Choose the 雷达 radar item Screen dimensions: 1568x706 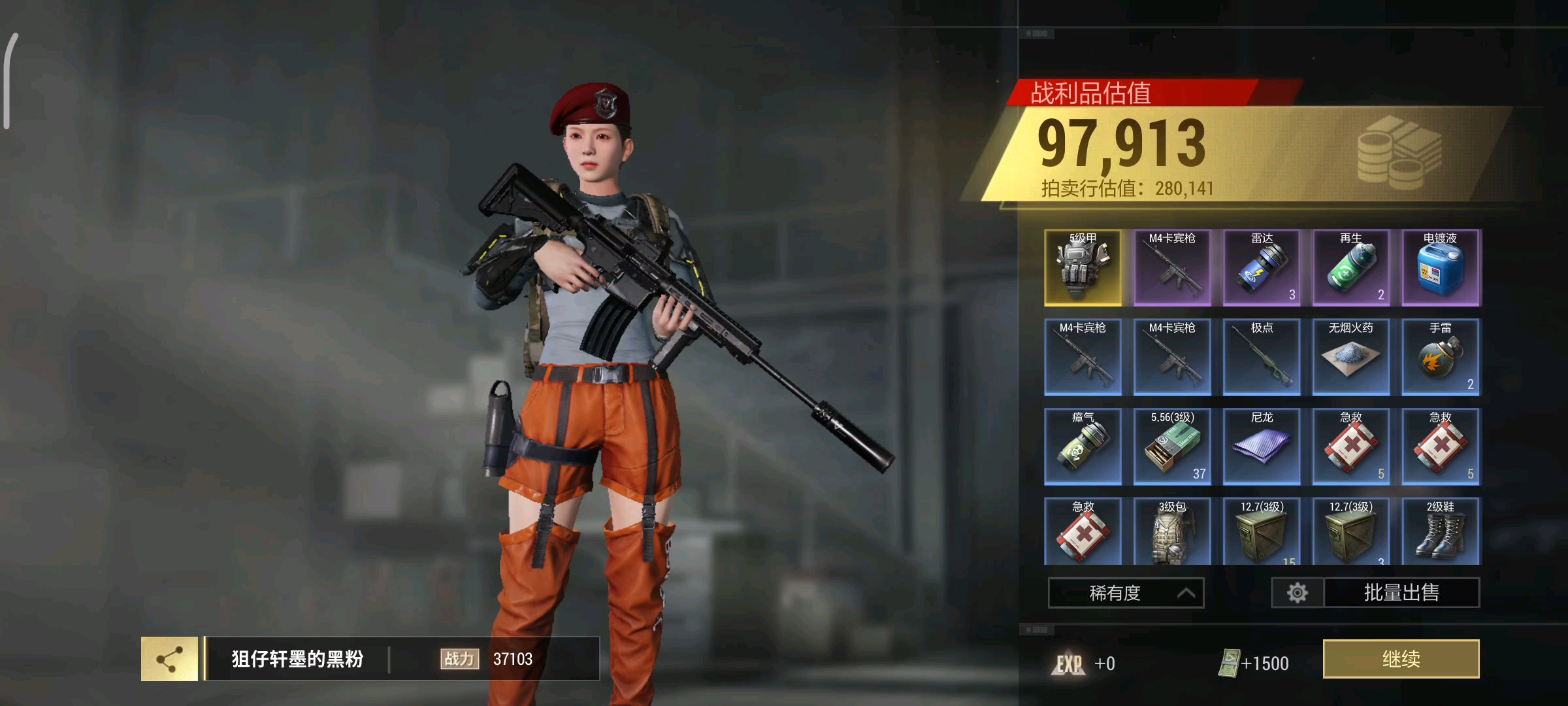tap(1262, 268)
